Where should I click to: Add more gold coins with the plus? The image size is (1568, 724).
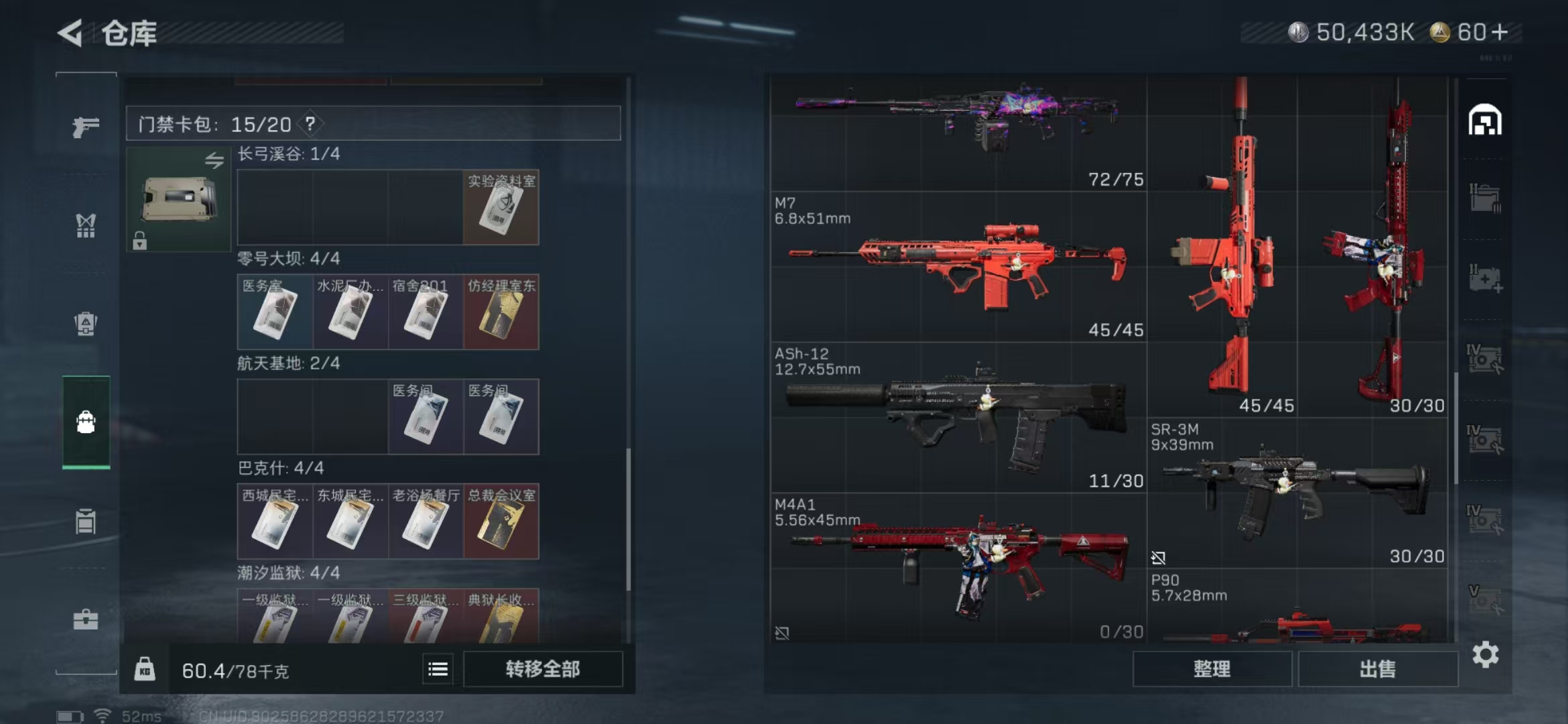1500,32
